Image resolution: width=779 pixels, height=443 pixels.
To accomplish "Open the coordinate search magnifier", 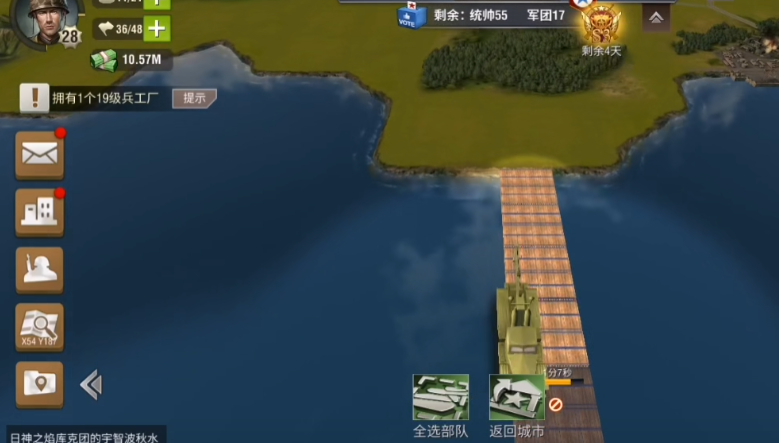I will point(40,327).
